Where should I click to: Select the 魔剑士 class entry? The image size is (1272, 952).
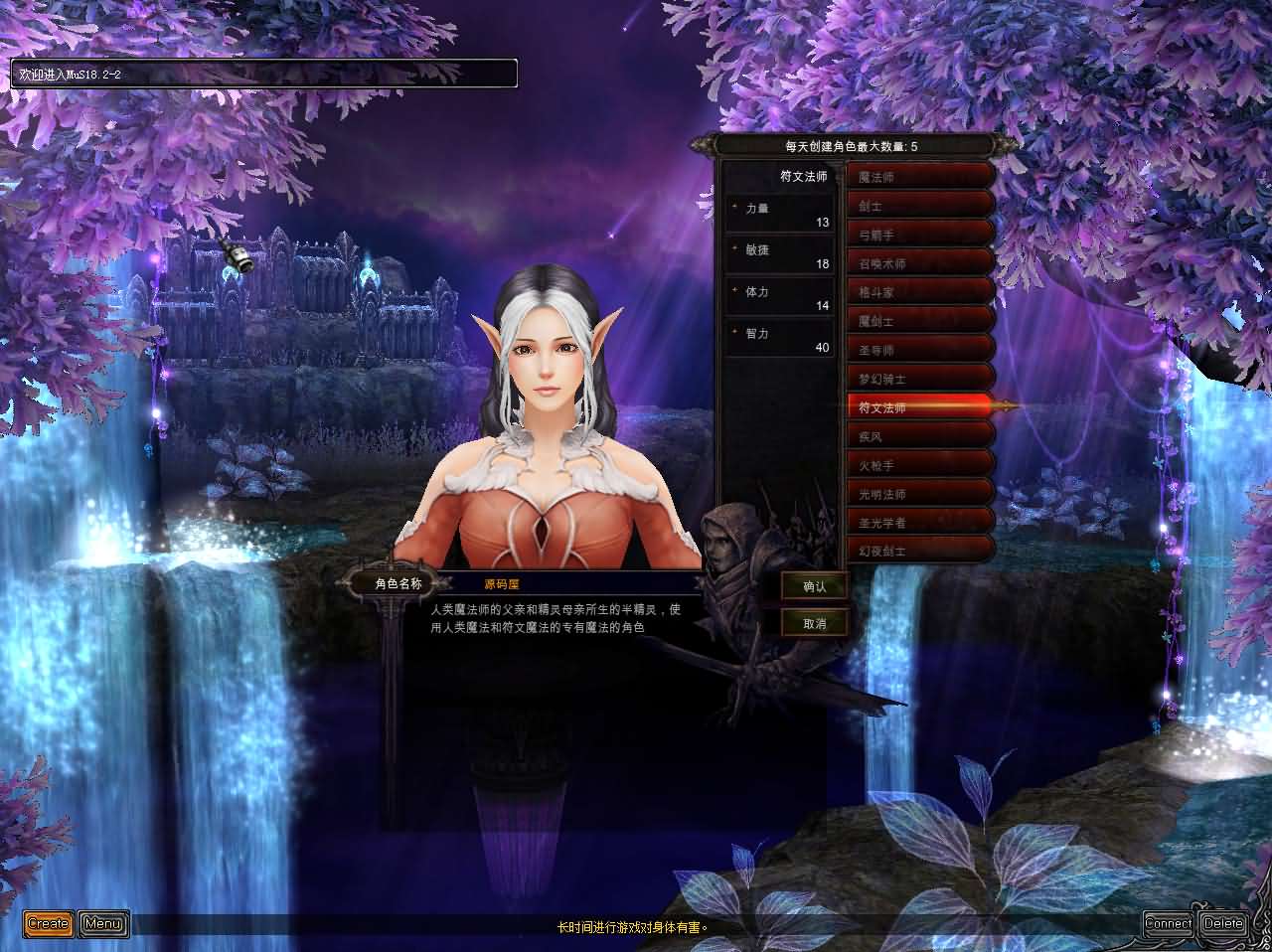919,321
